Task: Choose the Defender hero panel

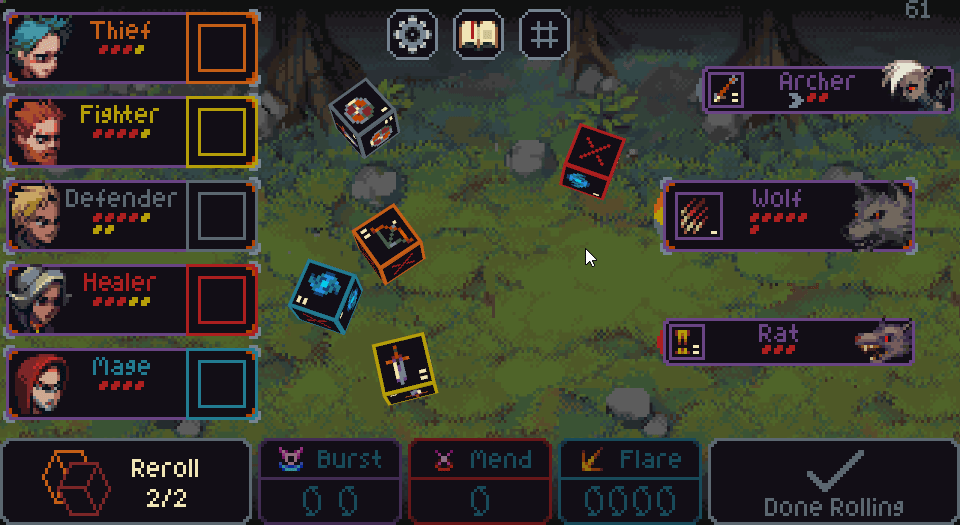Action: (x=130, y=215)
